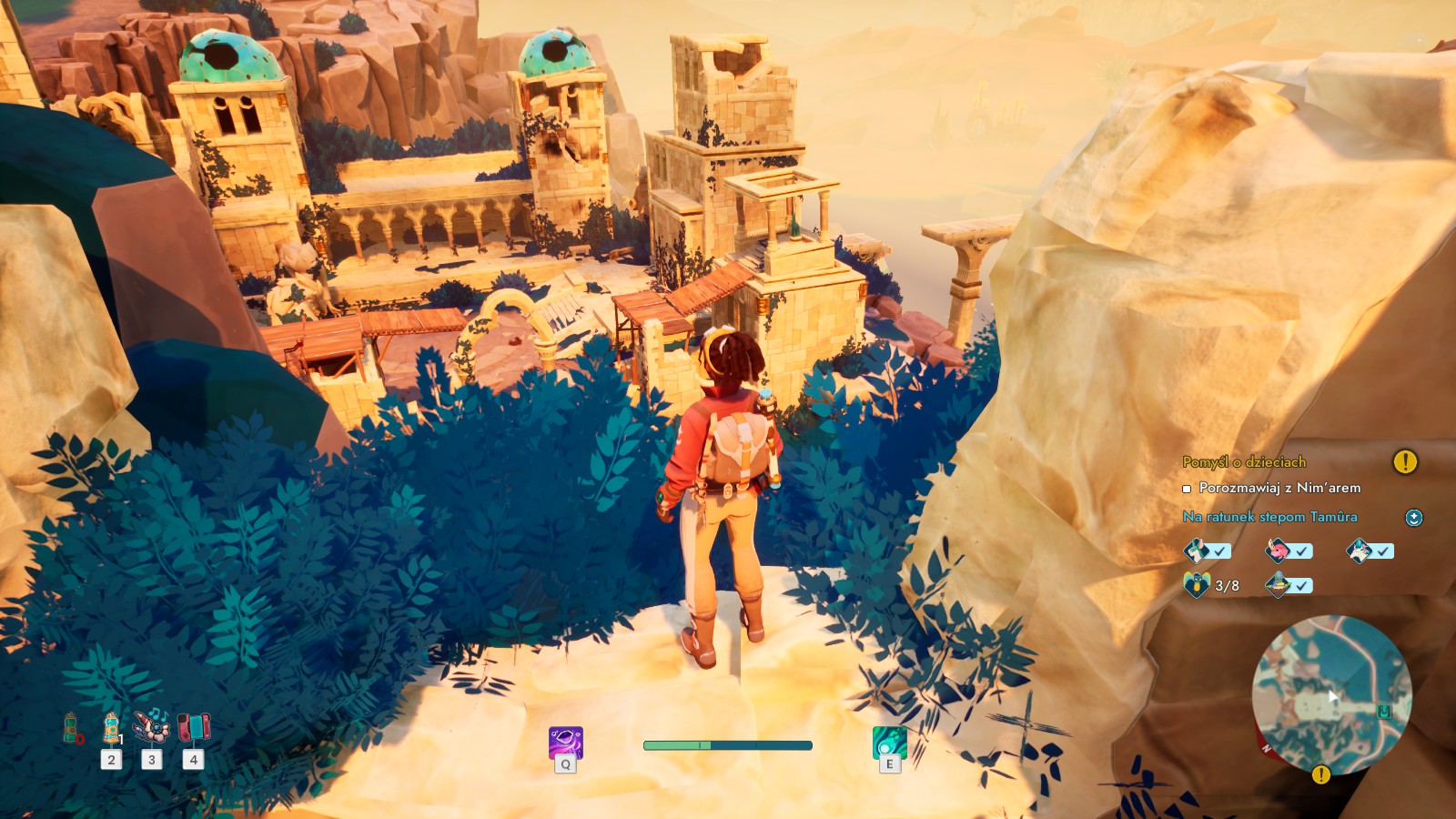Image resolution: width=1456 pixels, height=819 pixels.
Task: Select the red device in hotbar slot 4
Action: click(194, 728)
